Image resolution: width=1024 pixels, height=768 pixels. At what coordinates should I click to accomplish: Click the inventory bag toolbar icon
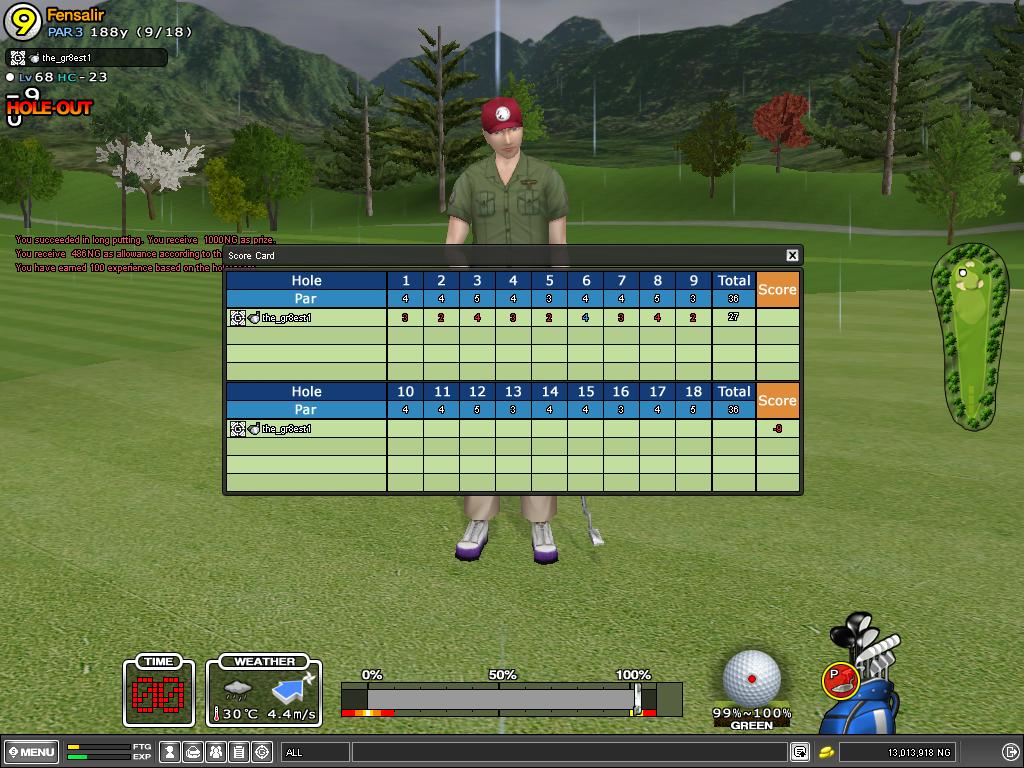[194, 752]
